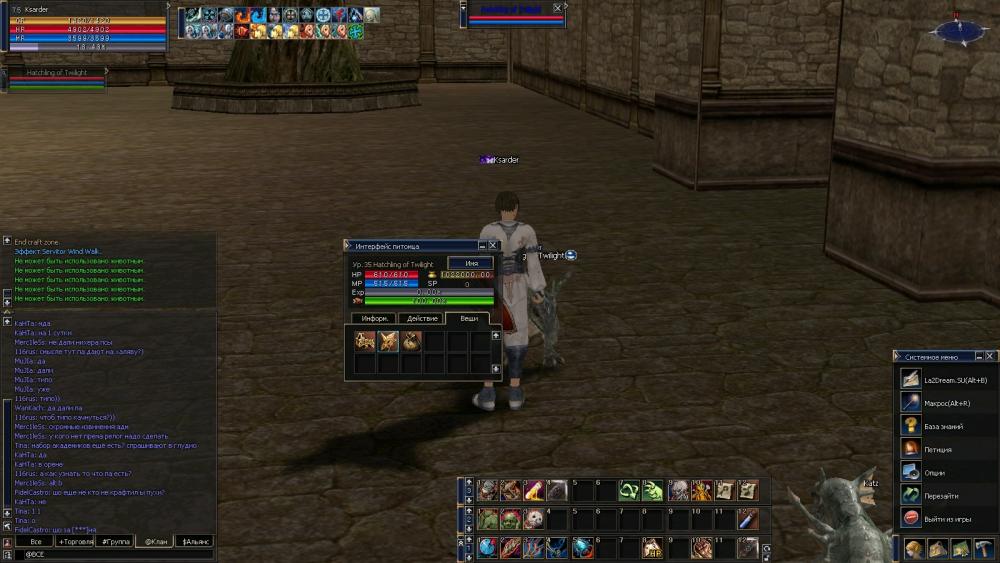This screenshot has width=1000, height=563.
Task: Click the compass minimap indicator
Action: pyautogui.click(x=957, y=30)
